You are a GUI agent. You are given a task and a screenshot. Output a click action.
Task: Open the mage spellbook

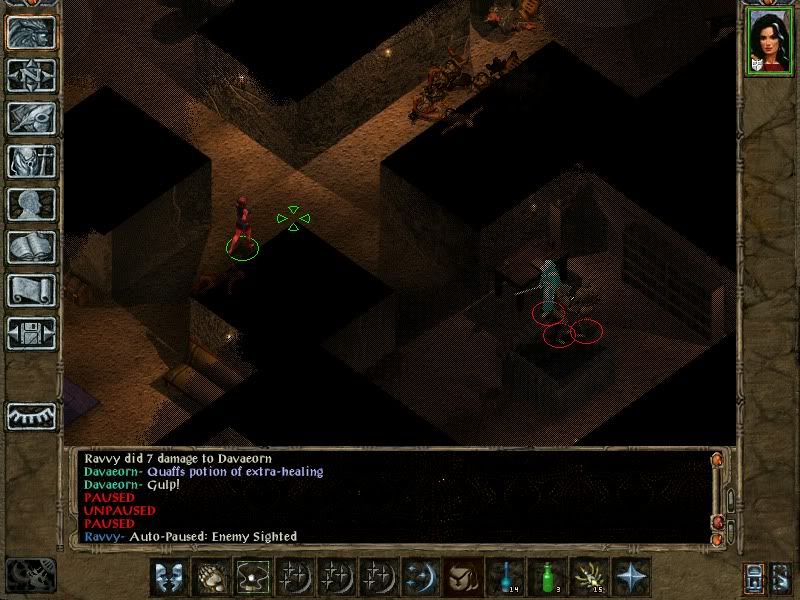coord(31,247)
